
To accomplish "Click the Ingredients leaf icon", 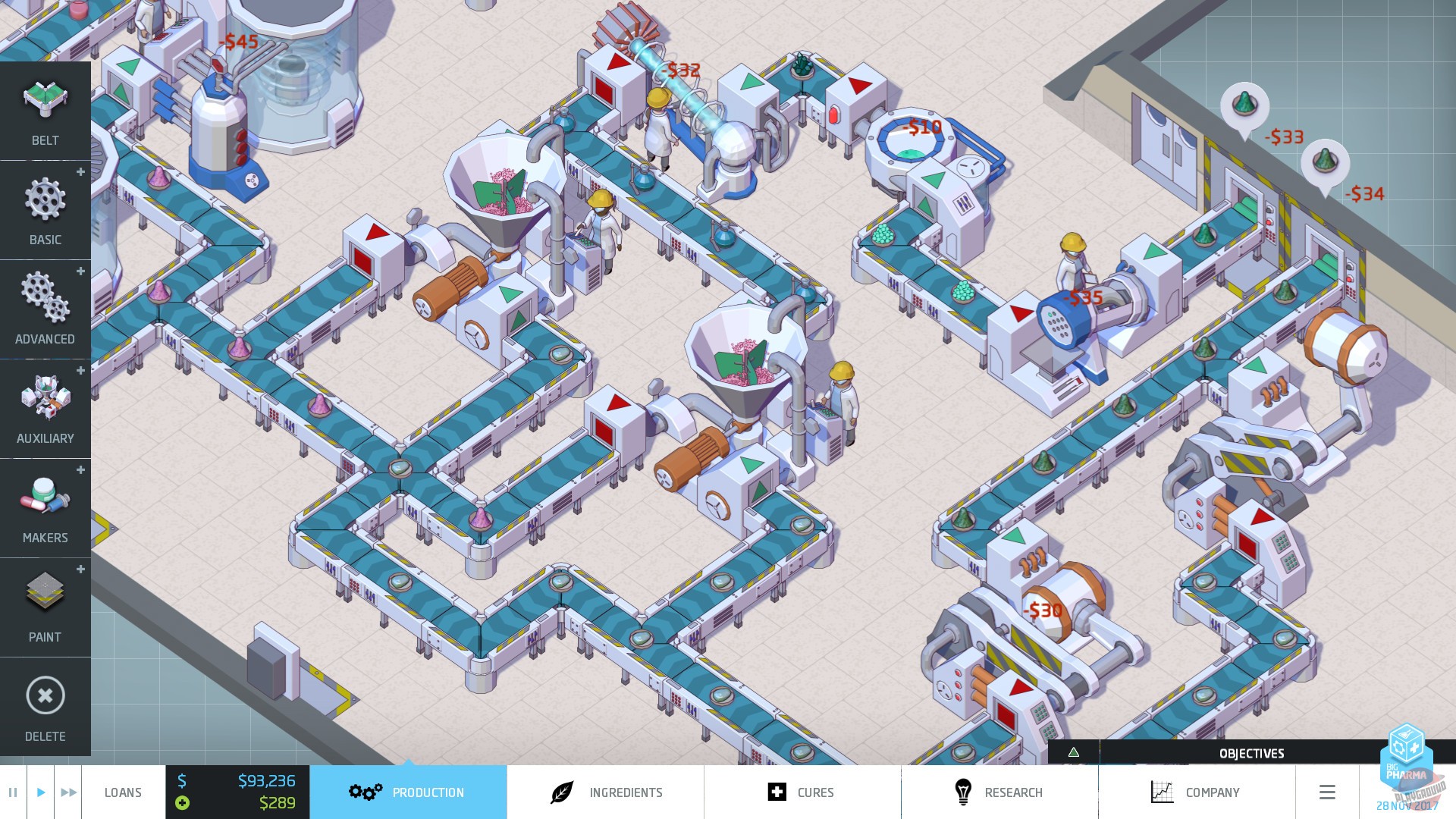I will pos(560,792).
